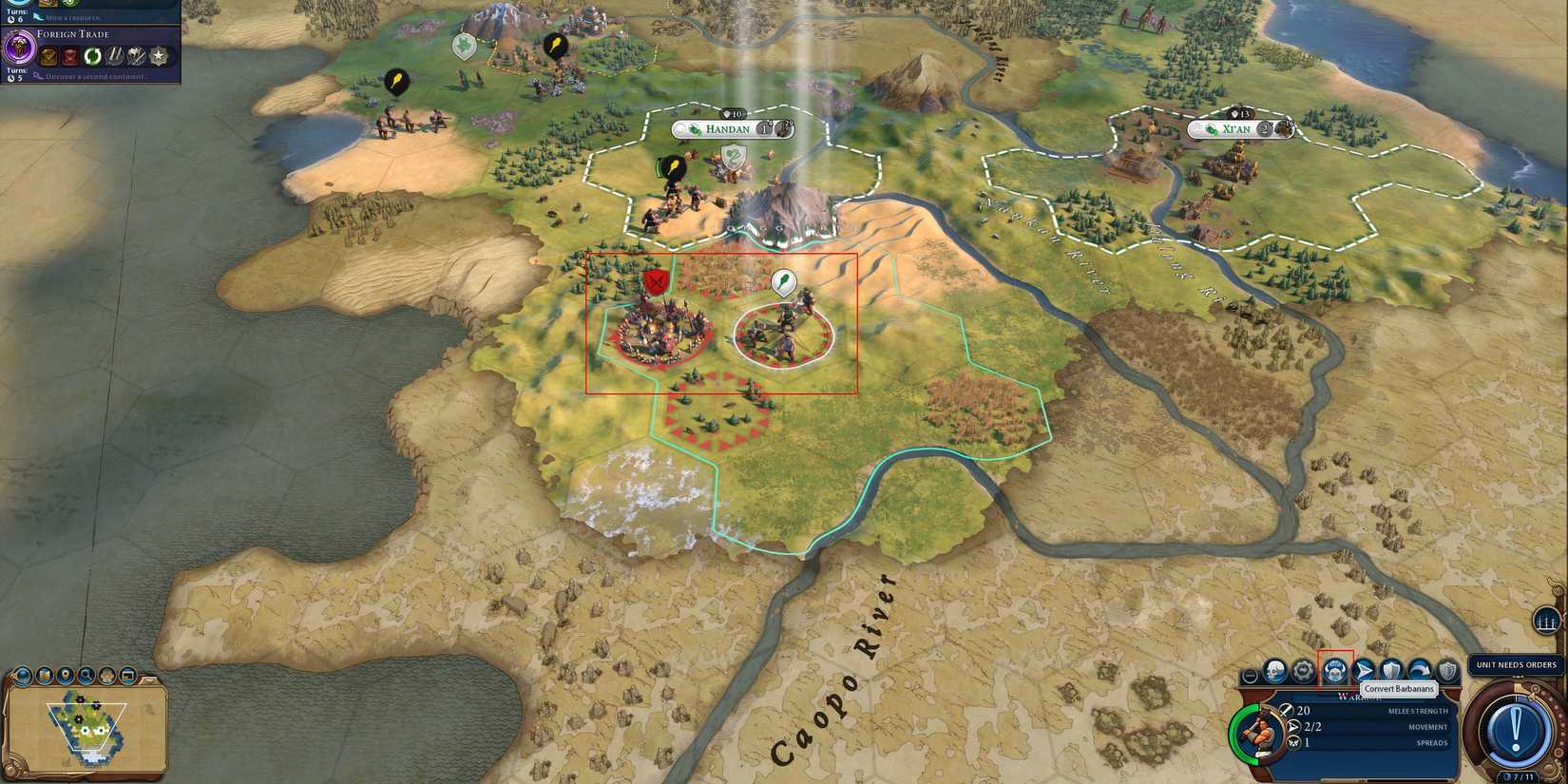Toggle strategic view using the minimap screen icon

[128, 675]
